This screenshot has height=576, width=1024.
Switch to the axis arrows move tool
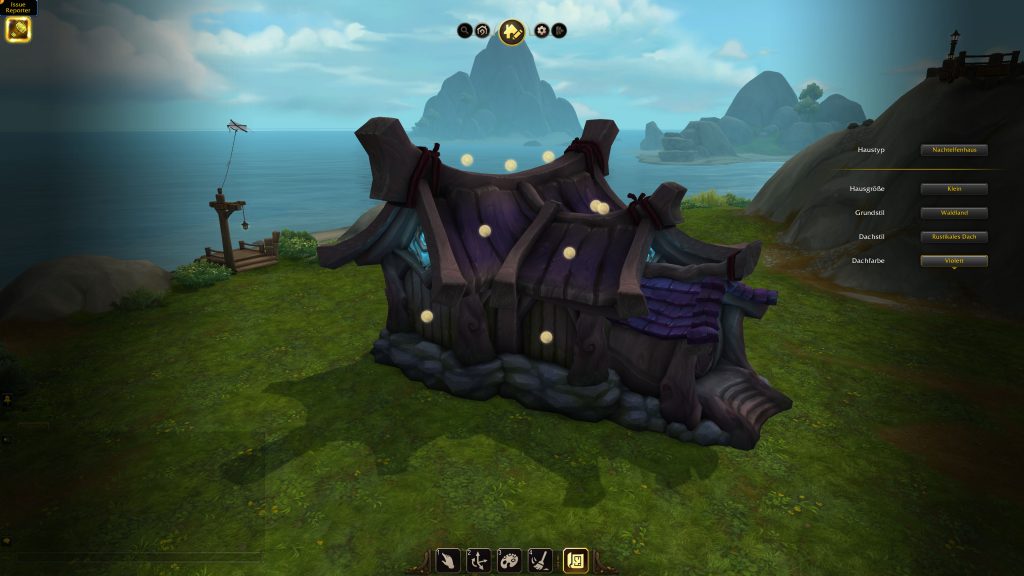(x=479, y=560)
